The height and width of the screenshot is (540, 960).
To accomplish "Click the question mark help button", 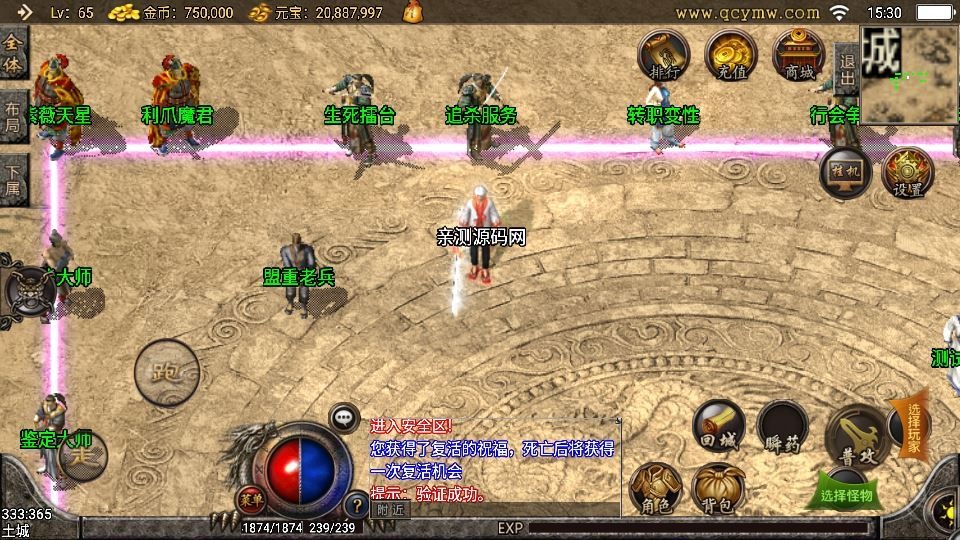I will (x=355, y=503).
